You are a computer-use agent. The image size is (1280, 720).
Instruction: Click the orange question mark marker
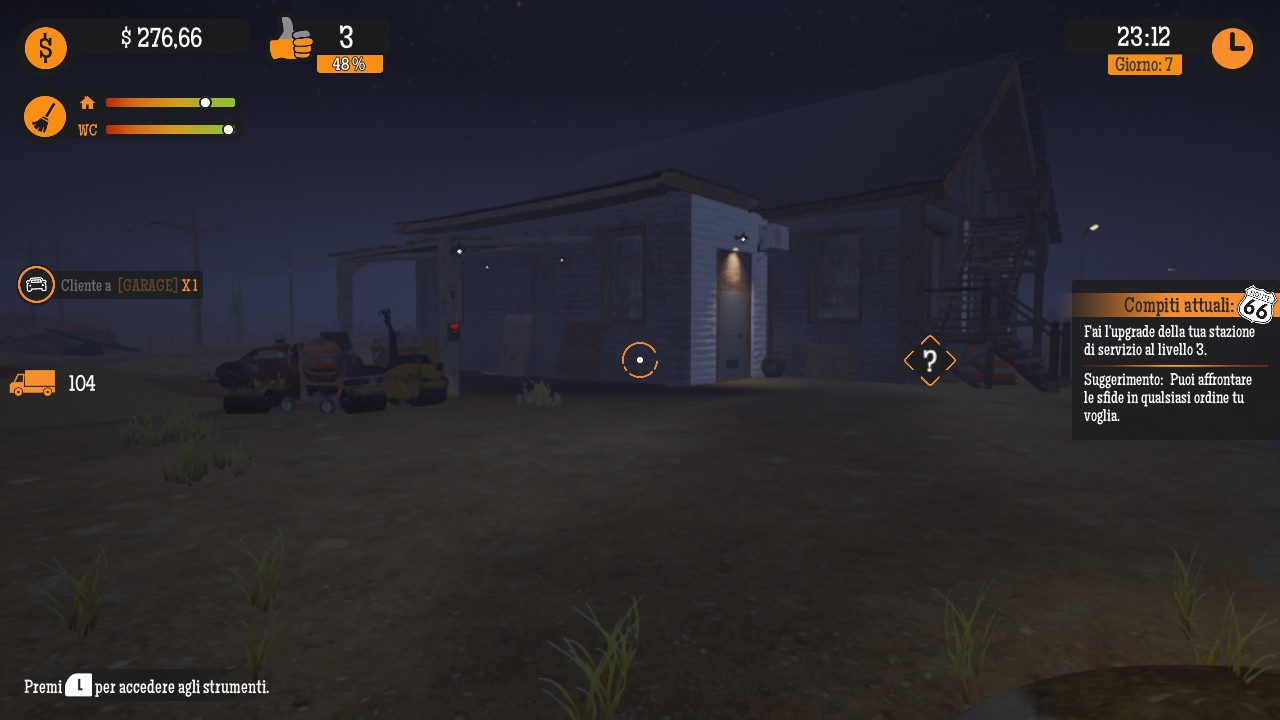[x=930, y=361]
